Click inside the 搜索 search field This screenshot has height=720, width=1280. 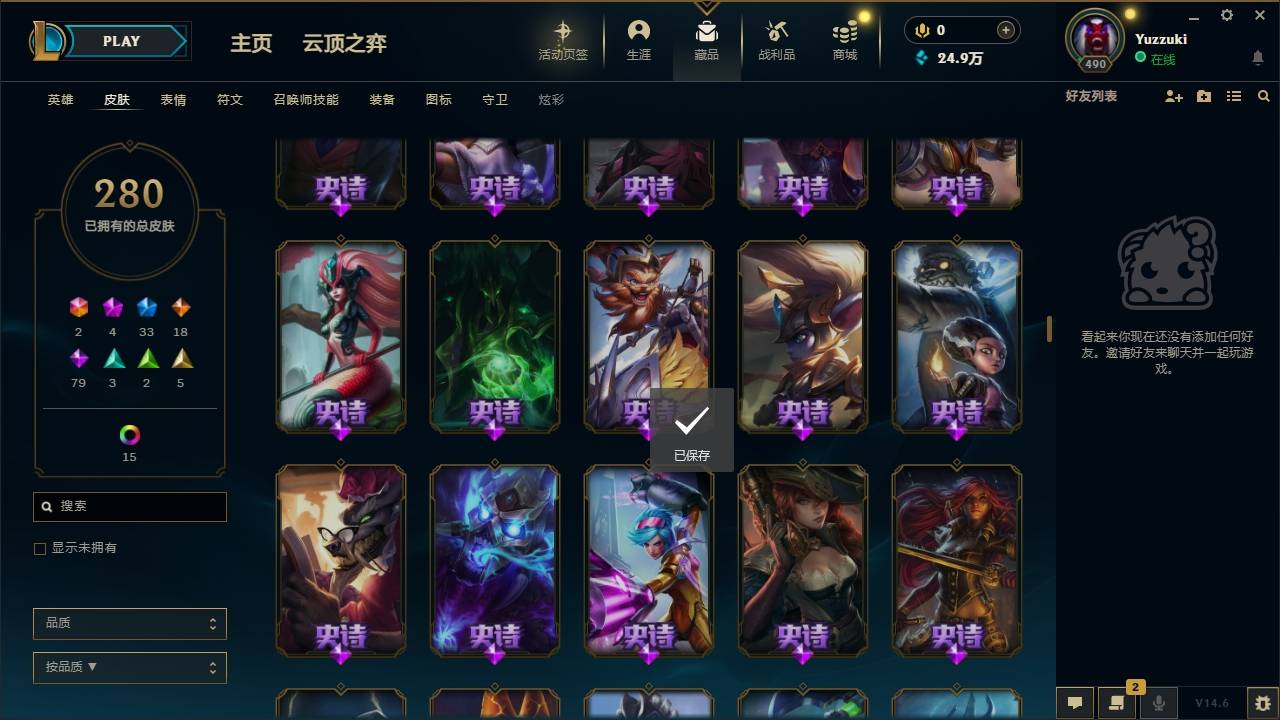[x=129, y=507]
